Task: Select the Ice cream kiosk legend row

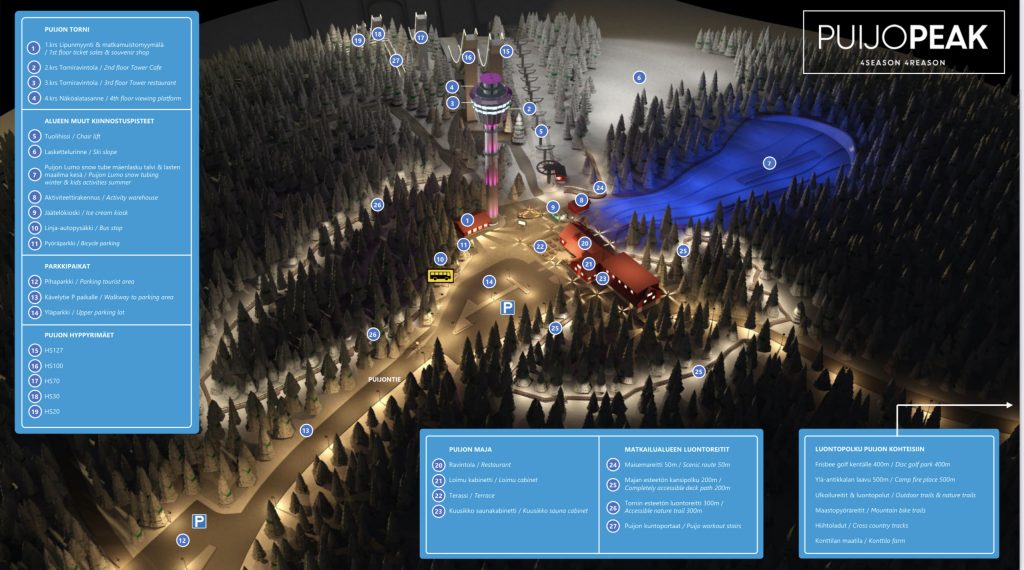Action: coord(92,212)
